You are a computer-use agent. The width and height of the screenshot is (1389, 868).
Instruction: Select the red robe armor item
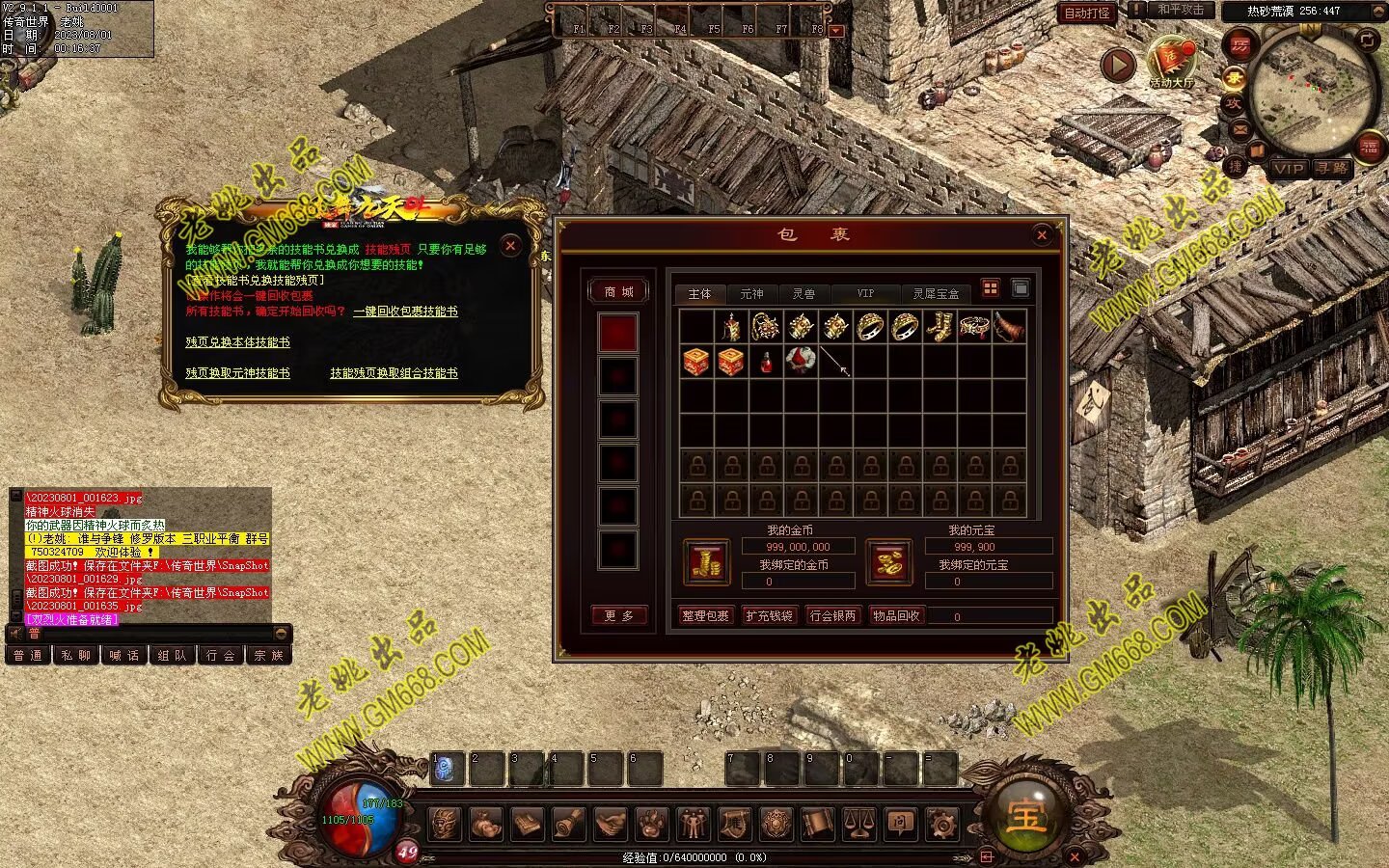tap(801, 362)
